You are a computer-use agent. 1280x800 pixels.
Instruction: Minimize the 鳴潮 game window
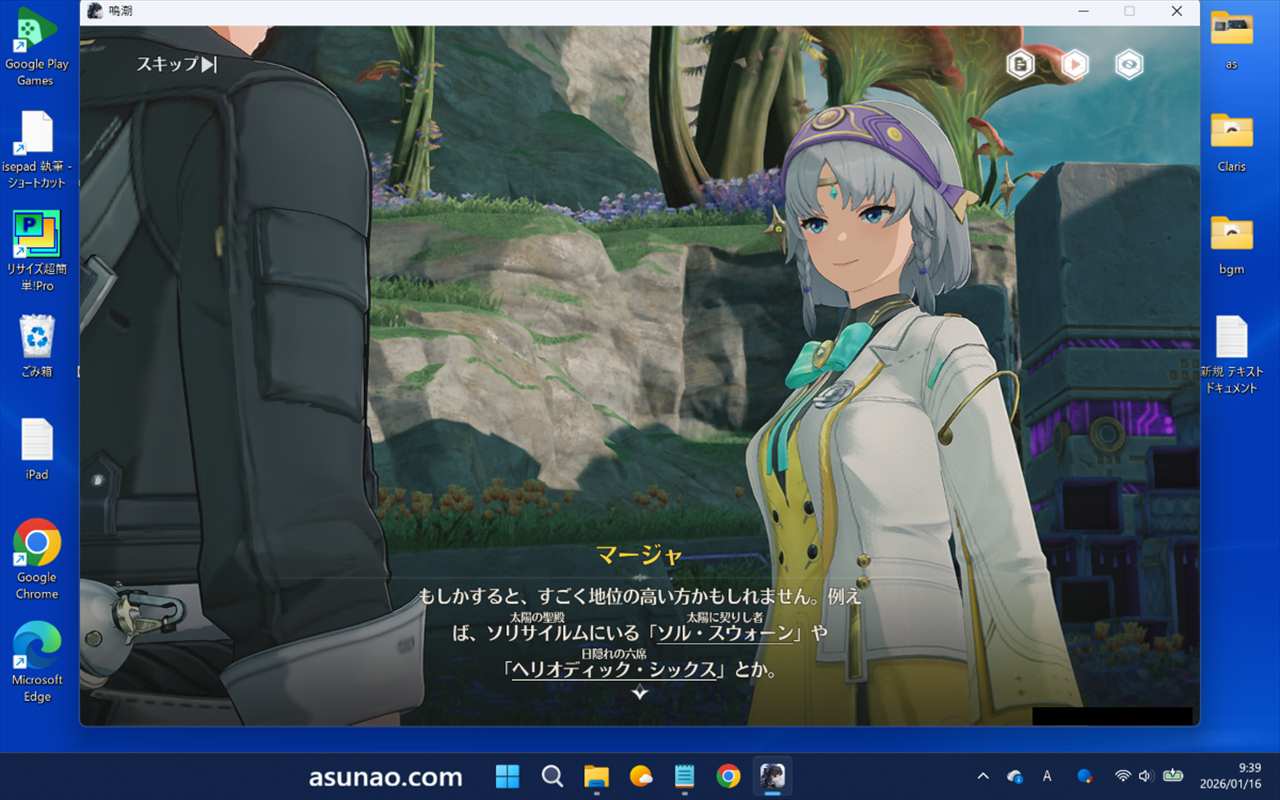[1084, 11]
